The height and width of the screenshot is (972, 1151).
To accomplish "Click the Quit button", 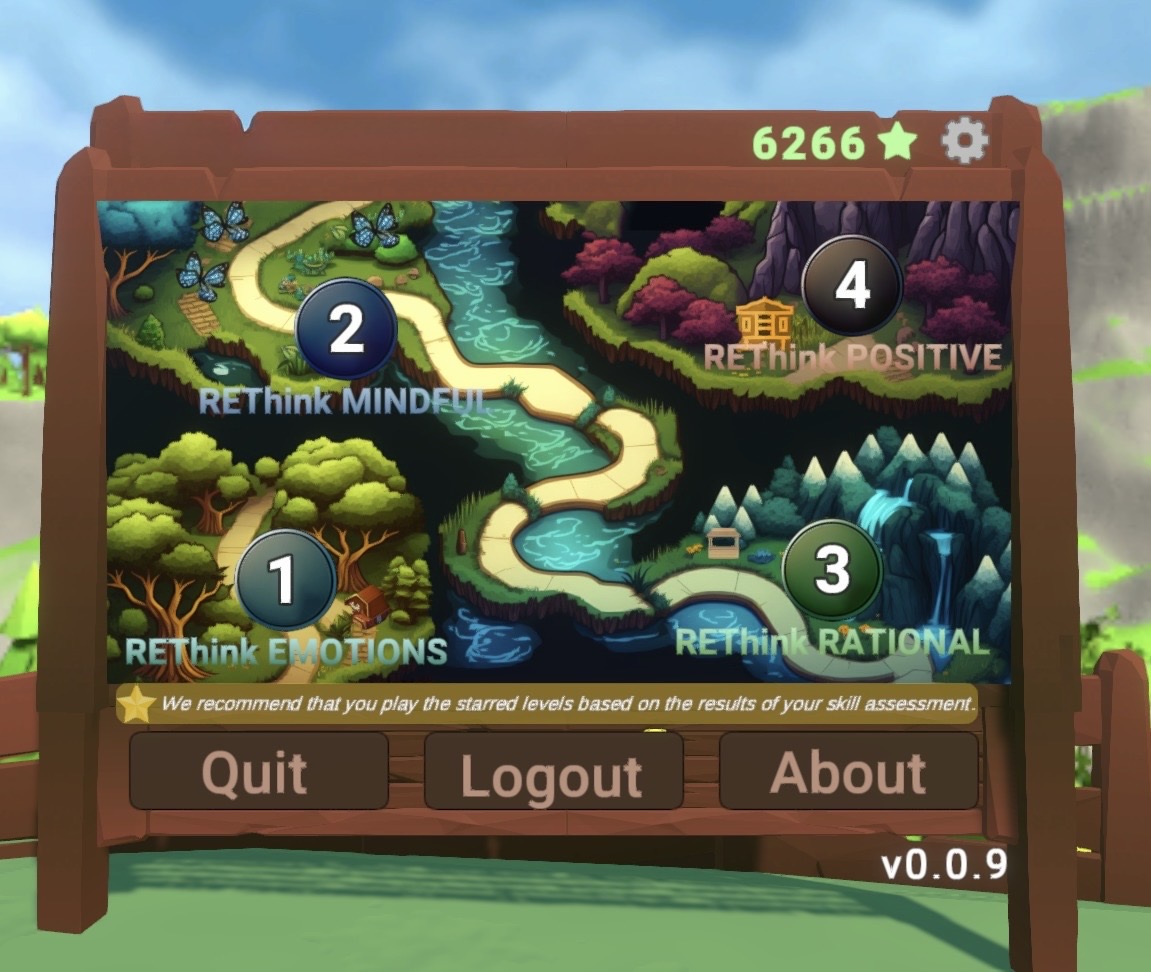I will pos(258,771).
